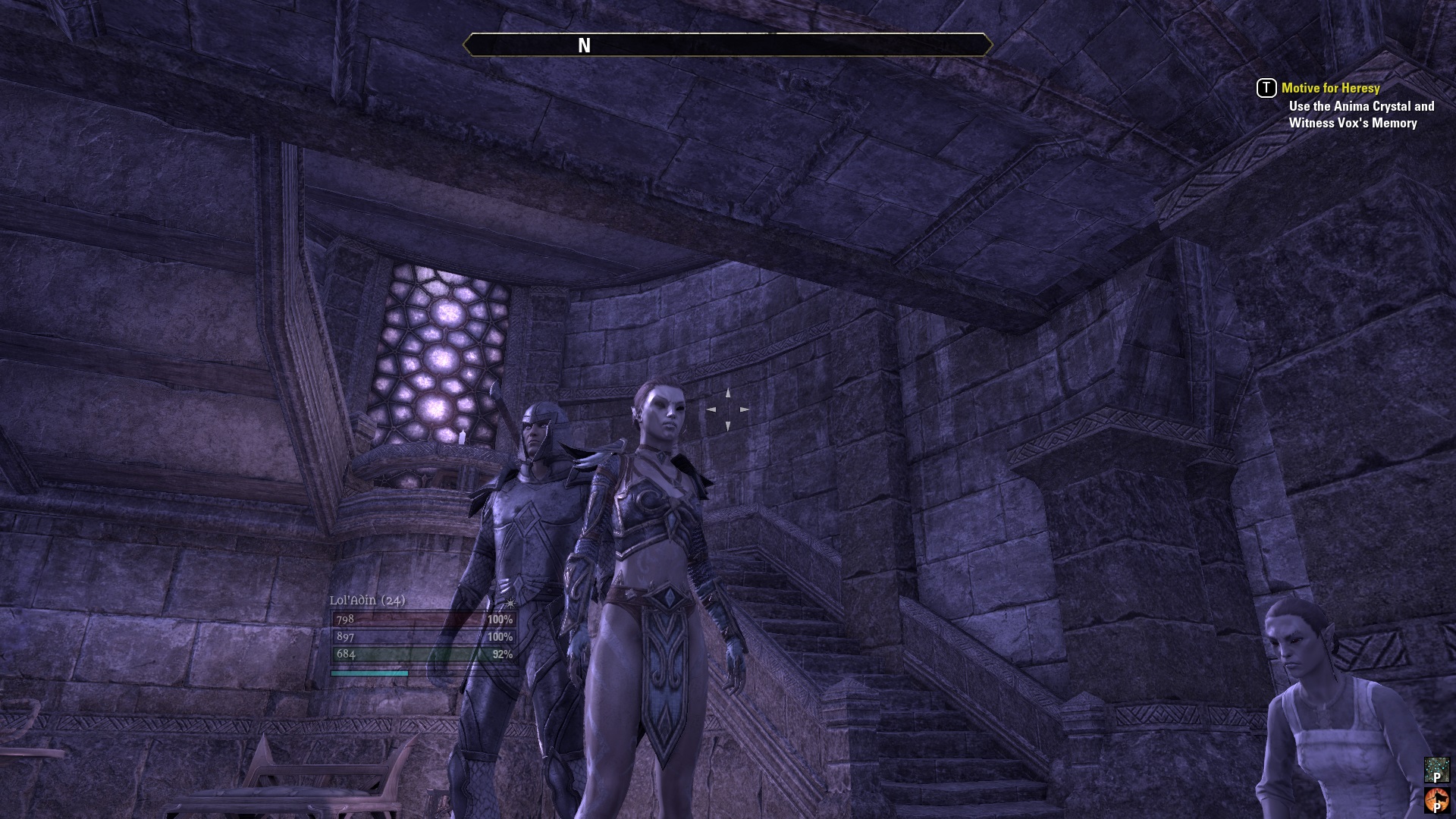Click the compass bar with the N marker

(727, 45)
